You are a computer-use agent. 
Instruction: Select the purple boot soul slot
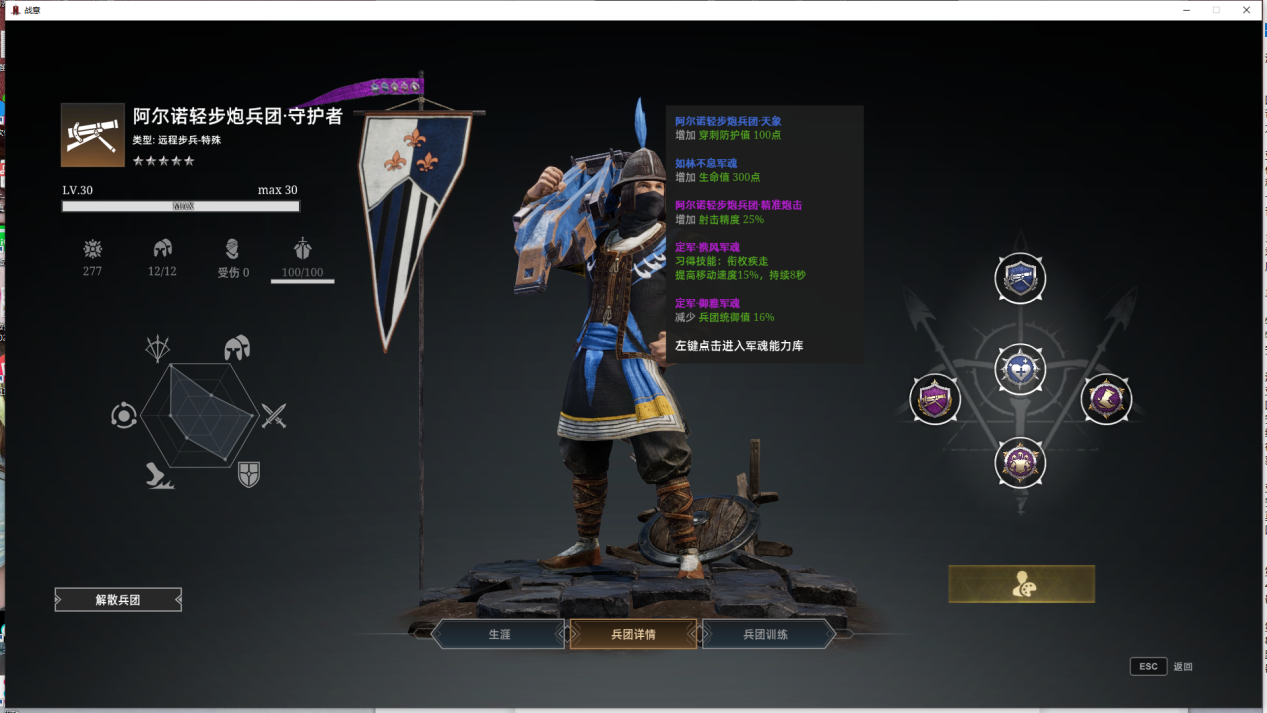[1106, 400]
